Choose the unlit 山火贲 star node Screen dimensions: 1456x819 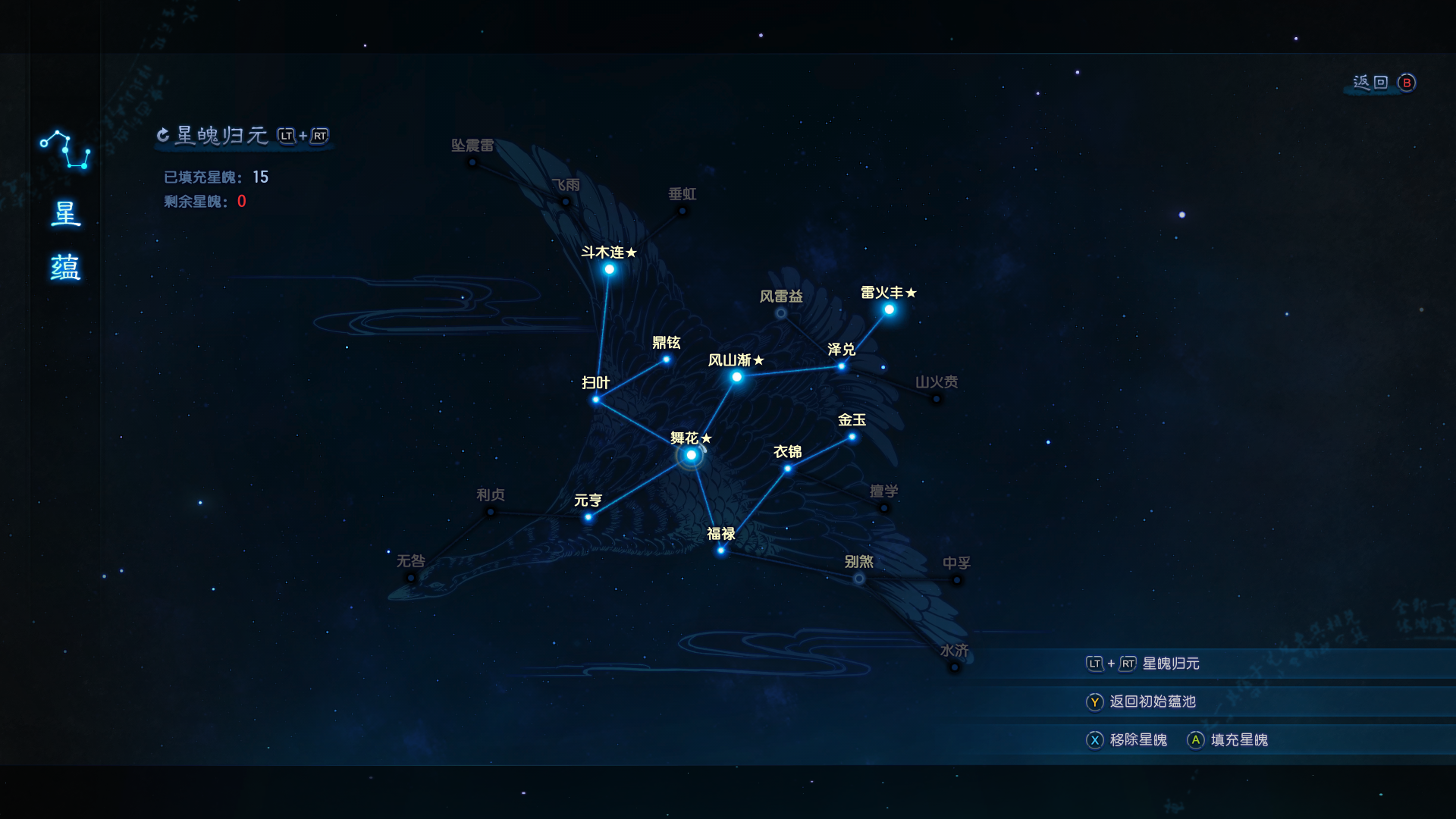coord(937,399)
